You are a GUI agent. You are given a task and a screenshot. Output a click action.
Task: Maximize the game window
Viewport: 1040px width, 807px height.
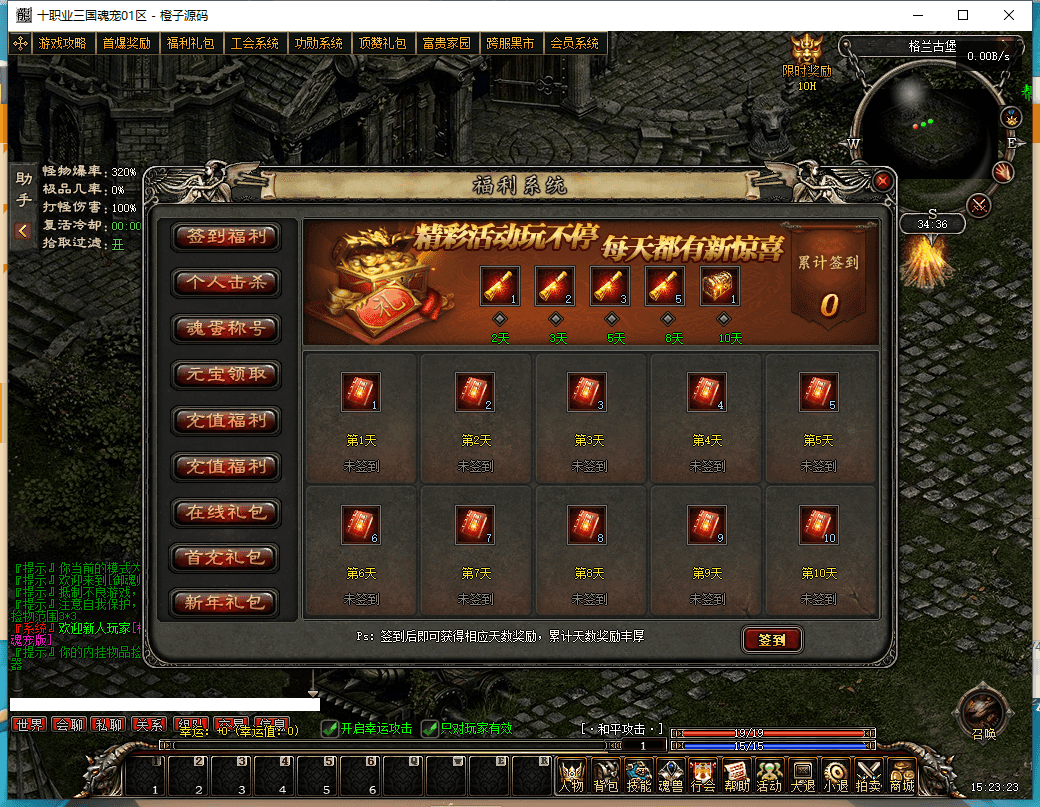(962, 15)
